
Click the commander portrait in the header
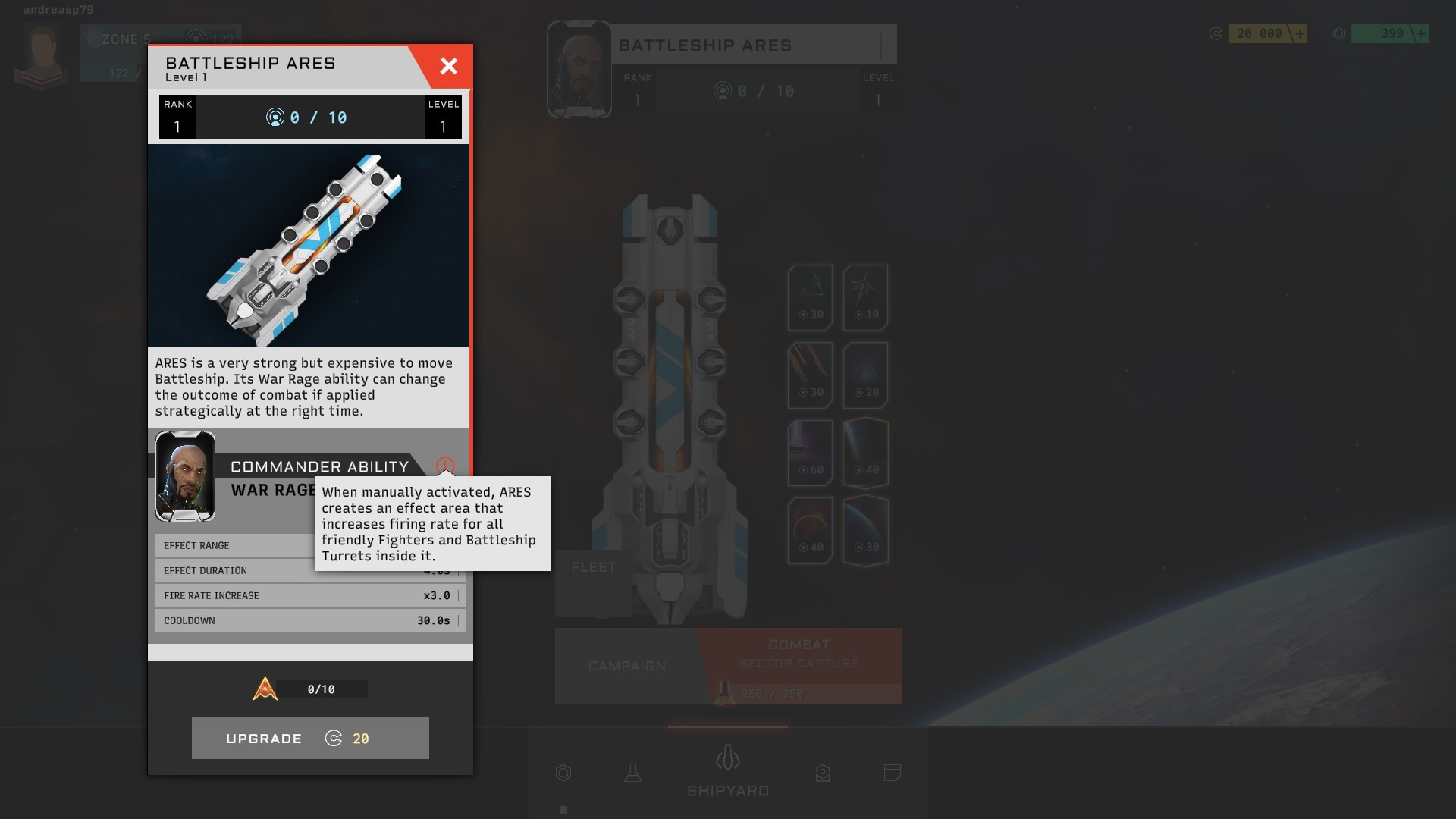[x=579, y=70]
